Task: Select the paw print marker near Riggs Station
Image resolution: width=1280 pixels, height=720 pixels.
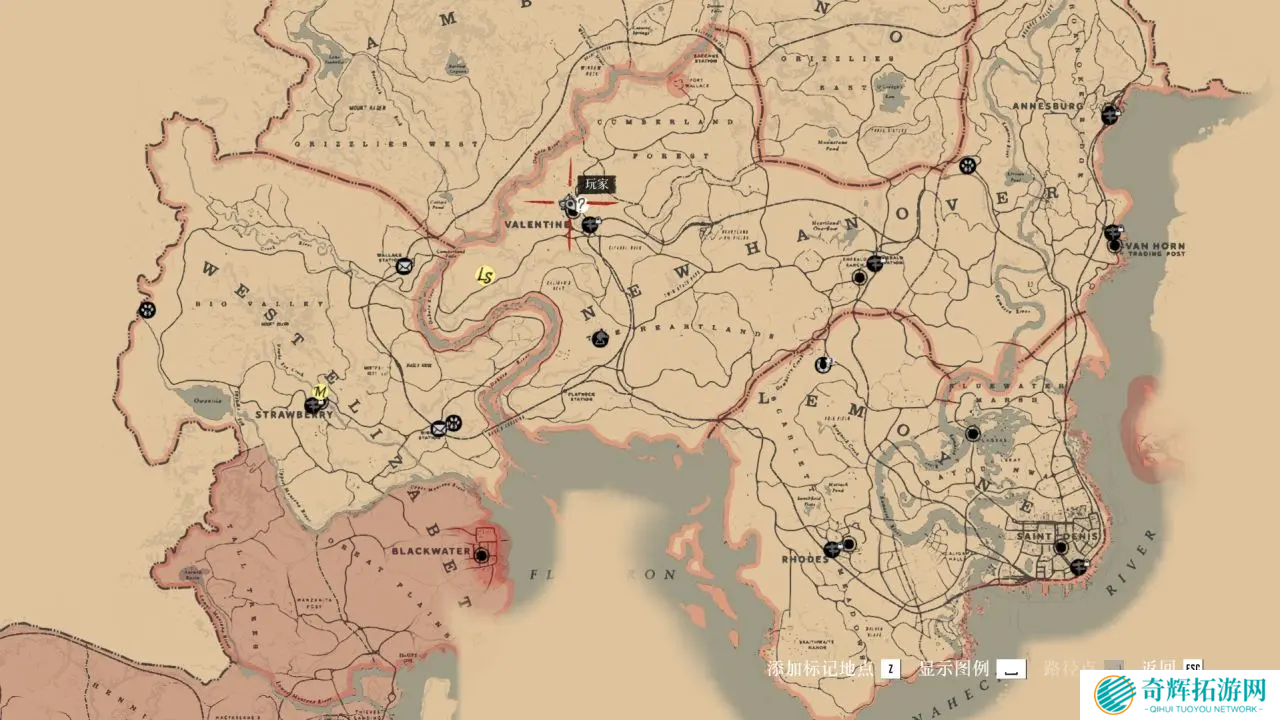Action: tap(453, 423)
